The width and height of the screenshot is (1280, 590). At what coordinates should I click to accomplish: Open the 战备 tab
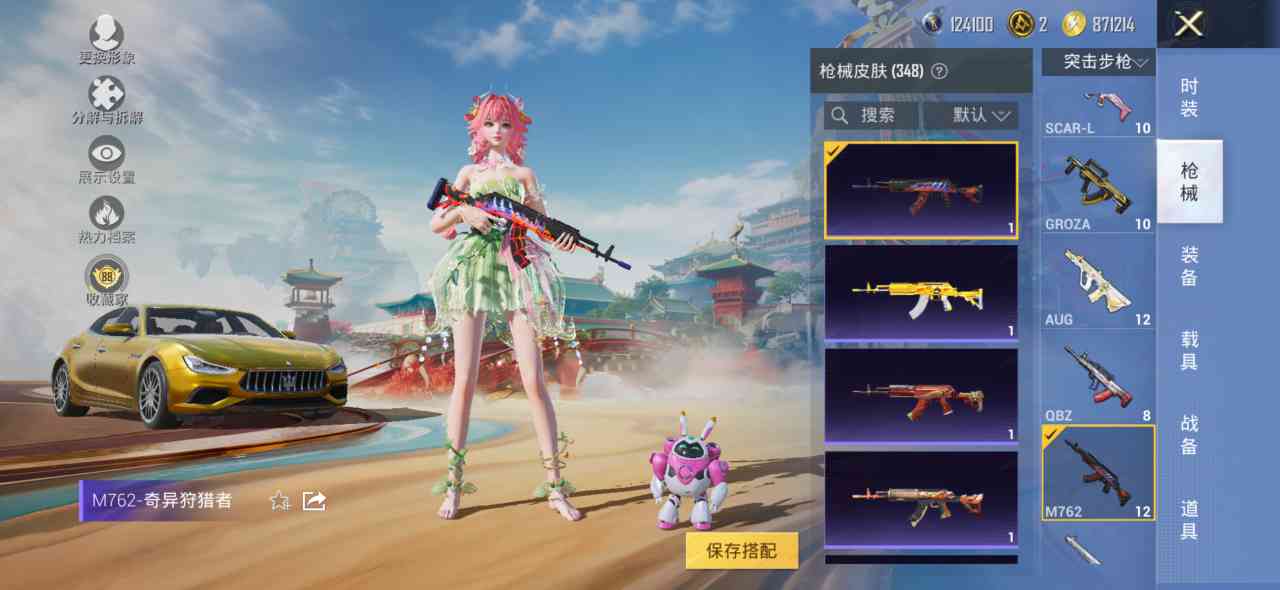click(1188, 435)
